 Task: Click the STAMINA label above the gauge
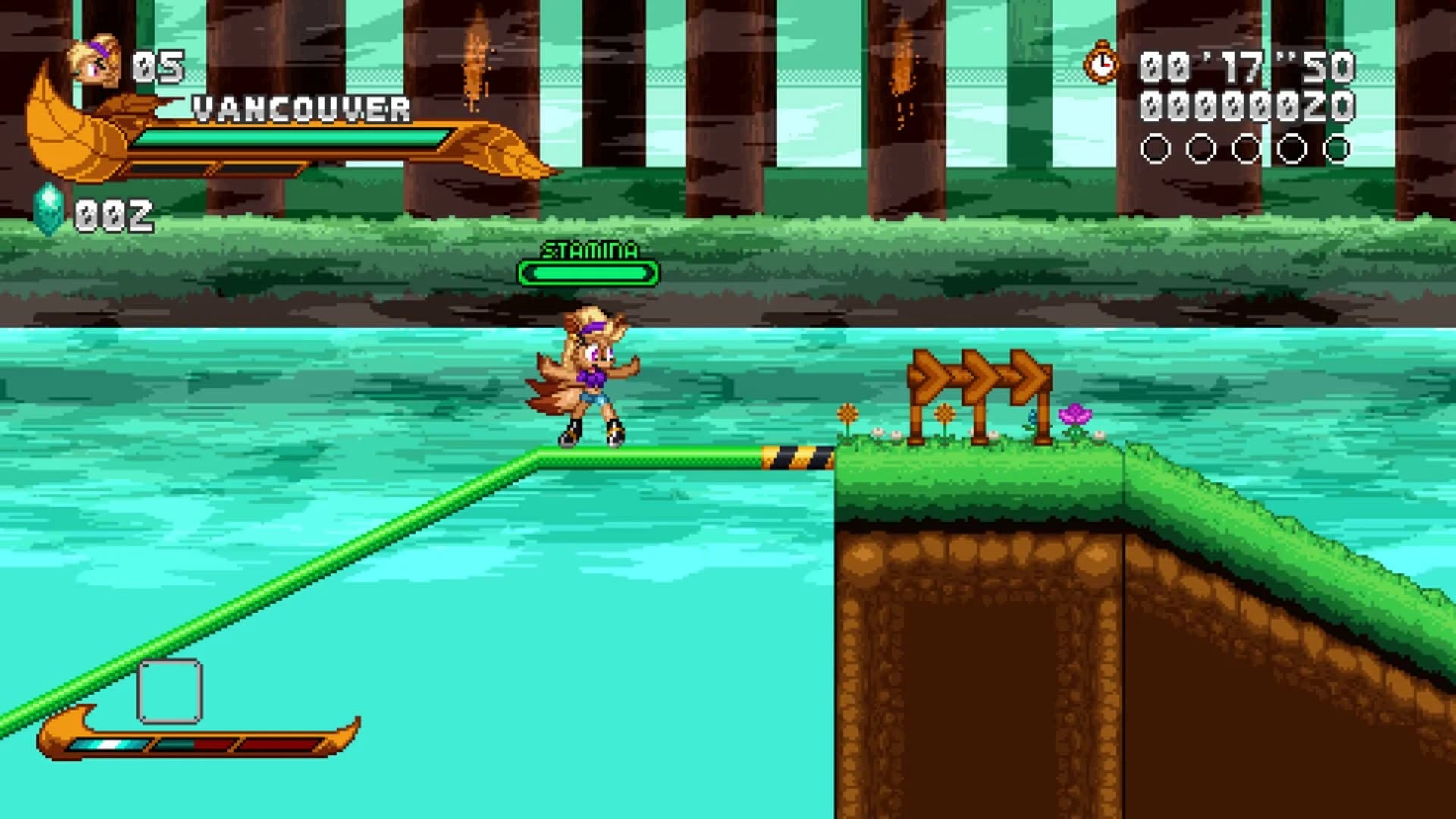590,248
